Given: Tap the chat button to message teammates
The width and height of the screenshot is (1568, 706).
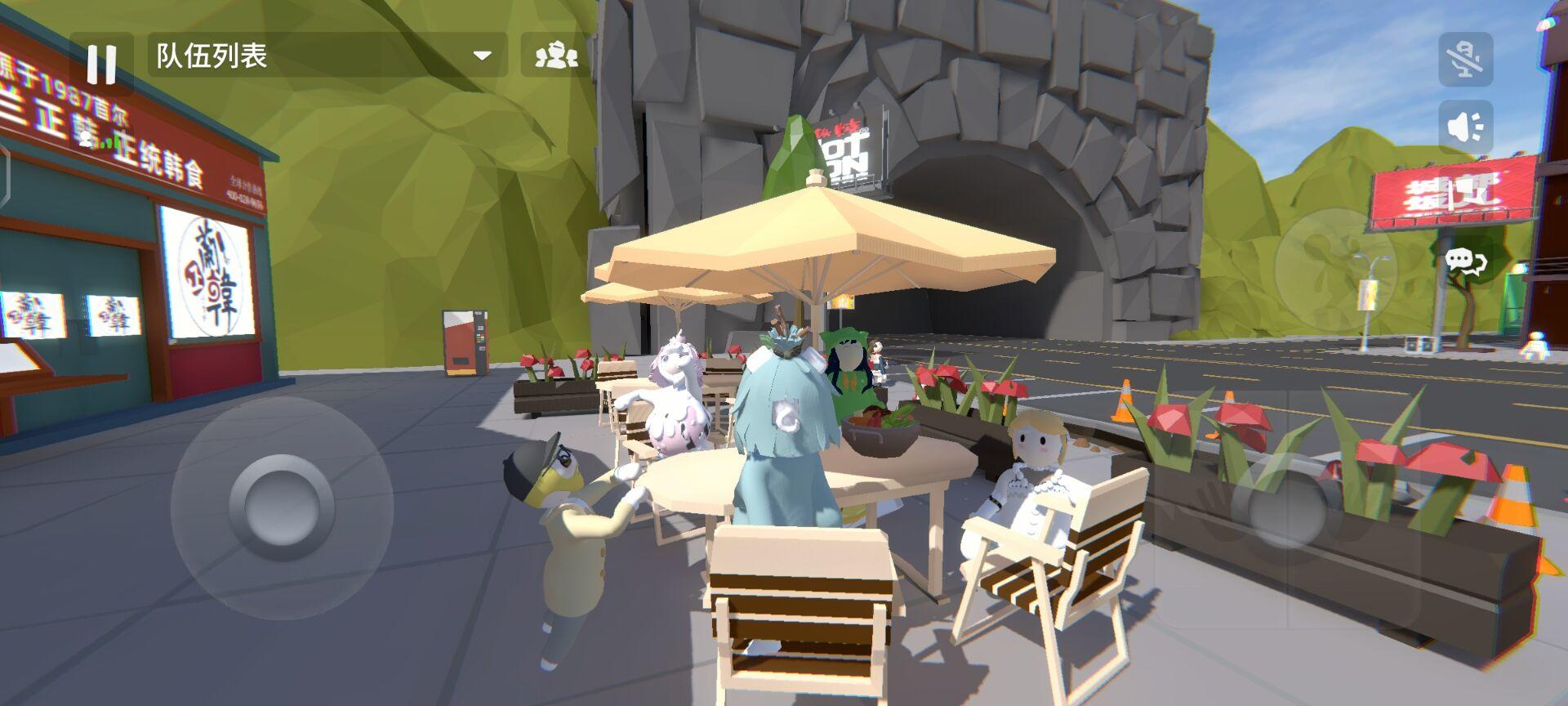Looking at the screenshot, I should (1465, 261).
